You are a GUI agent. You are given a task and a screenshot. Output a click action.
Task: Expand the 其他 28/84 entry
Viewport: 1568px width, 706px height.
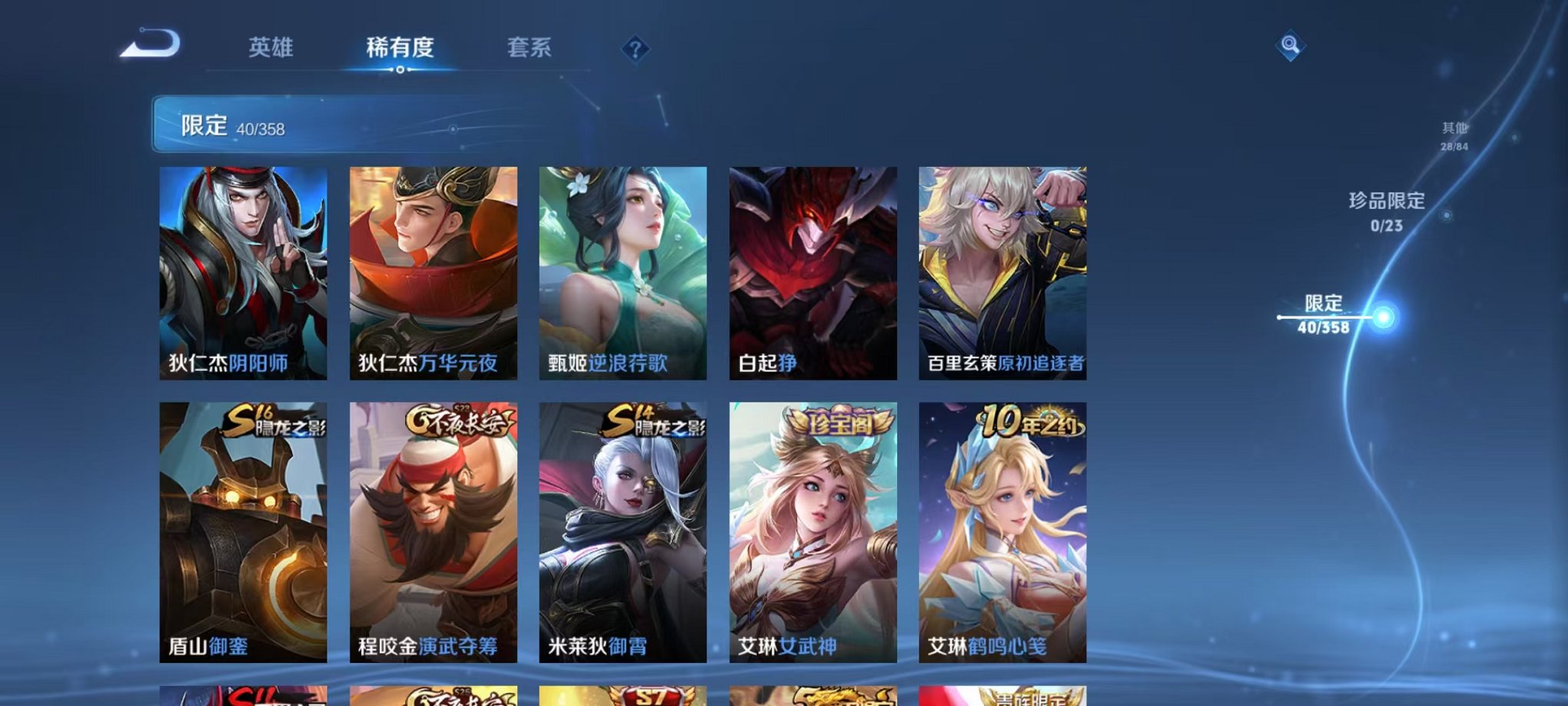click(1453, 142)
